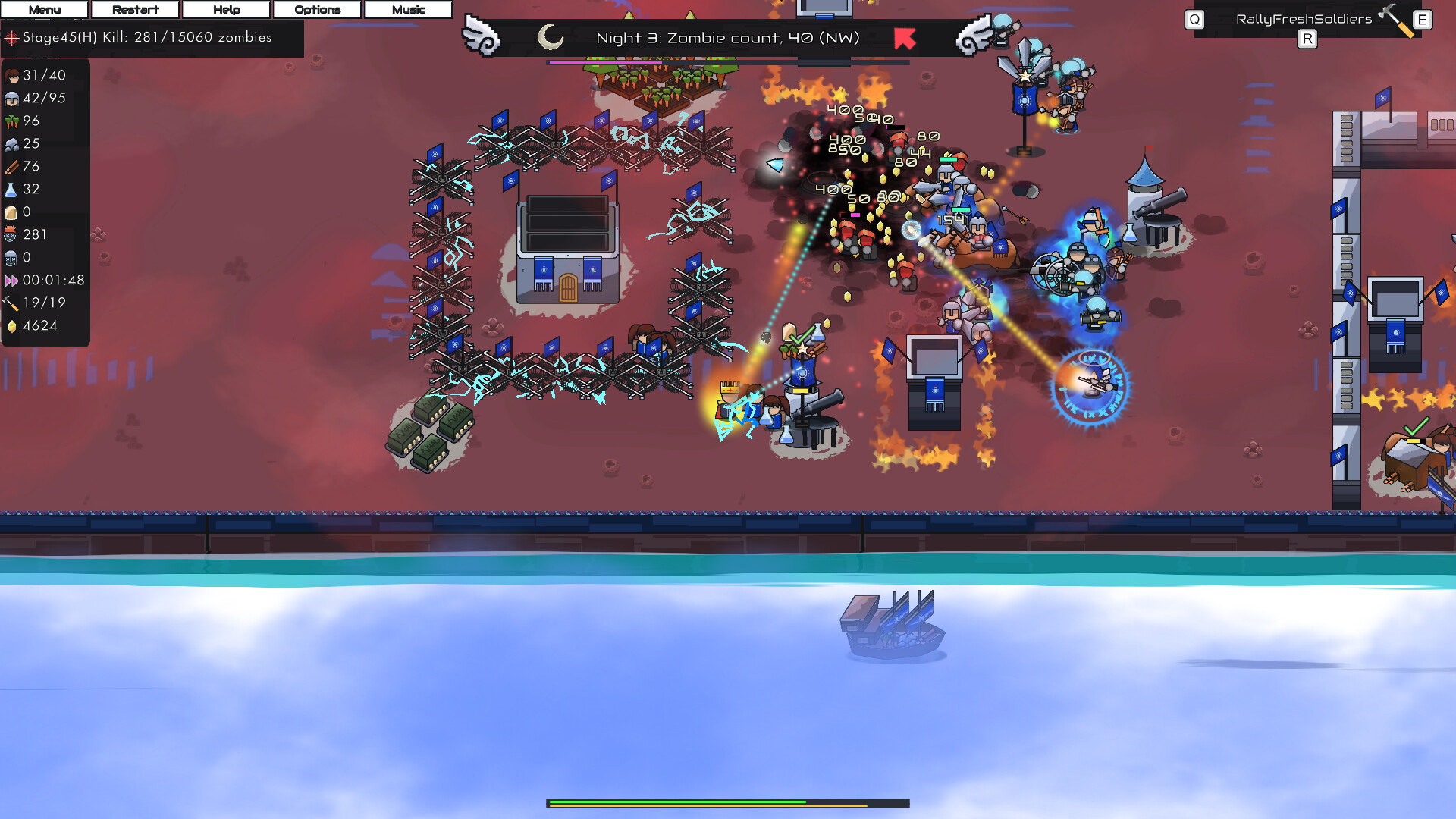Select the villager population icon in resource panel
The image size is (1456, 819).
click(13, 75)
